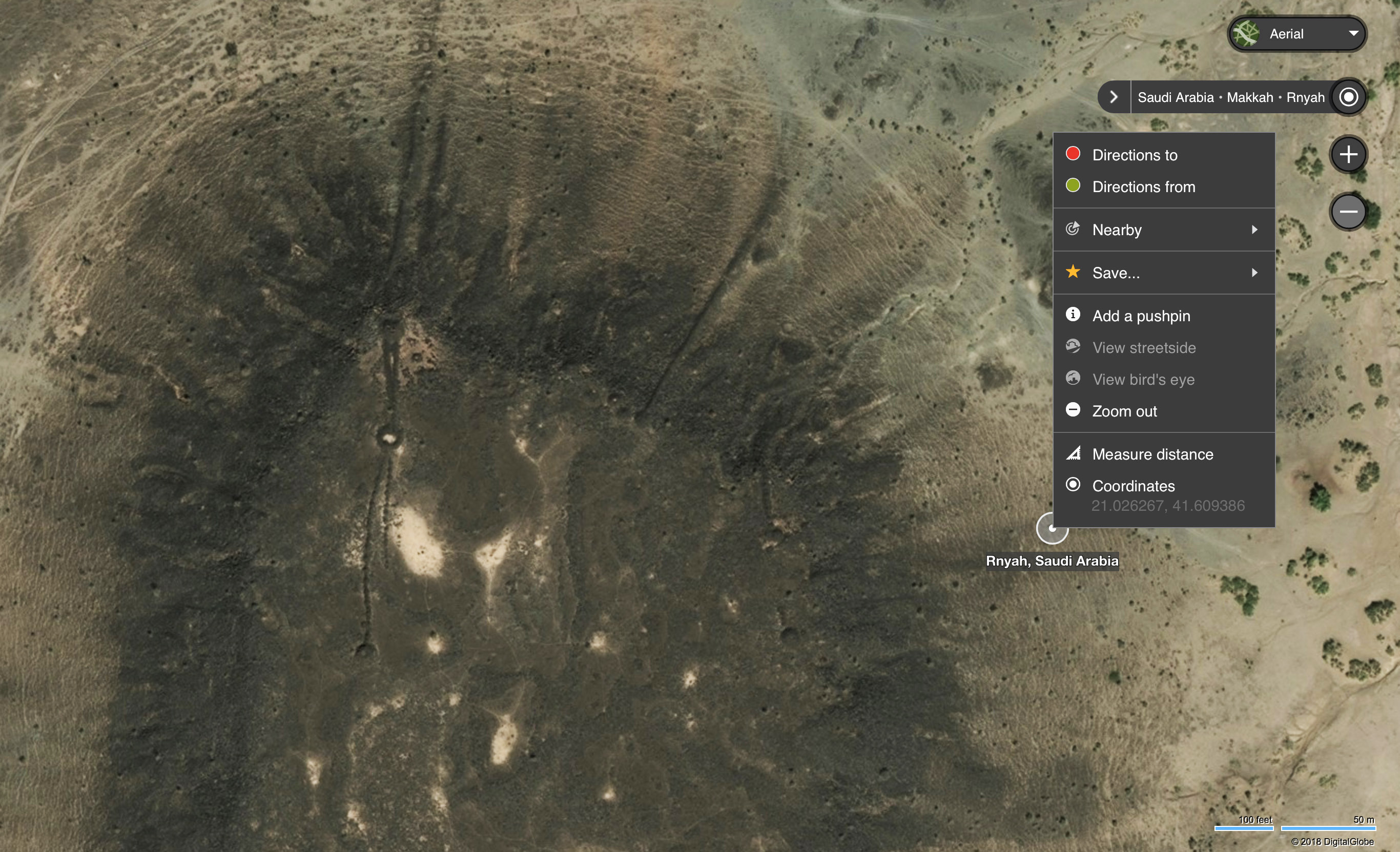Screen dimensions: 1400x852
Task: Select the Saudi Arabia breadcrumb label
Action: click(x=1176, y=98)
